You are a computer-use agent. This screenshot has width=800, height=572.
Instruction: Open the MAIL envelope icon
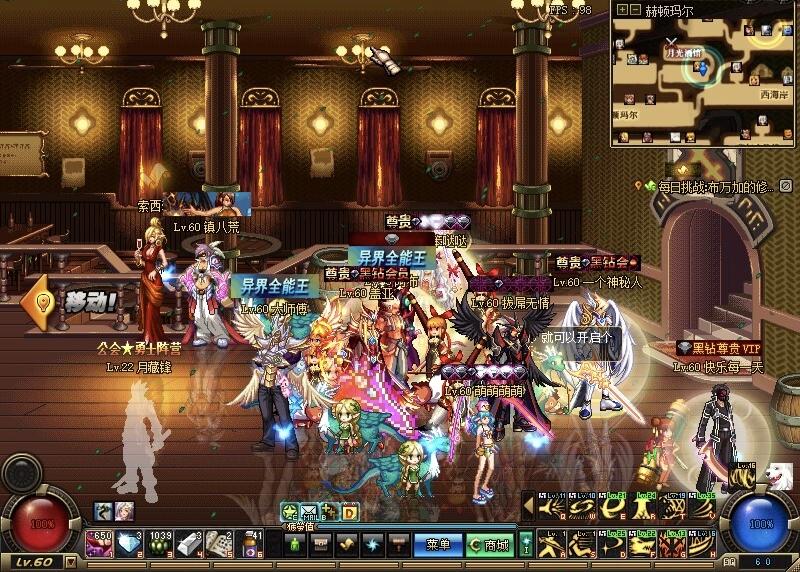click(x=308, y=512)
